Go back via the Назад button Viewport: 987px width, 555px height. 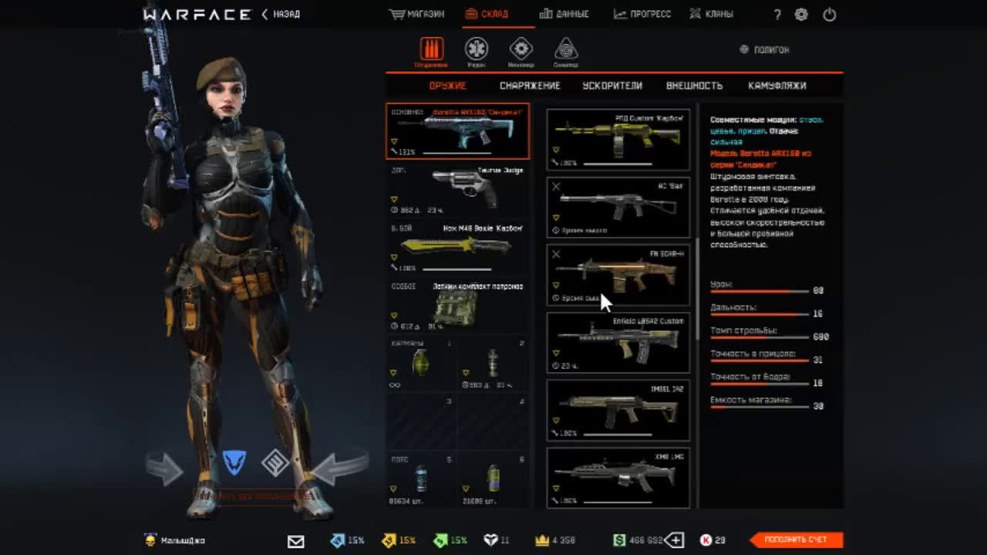282,15
